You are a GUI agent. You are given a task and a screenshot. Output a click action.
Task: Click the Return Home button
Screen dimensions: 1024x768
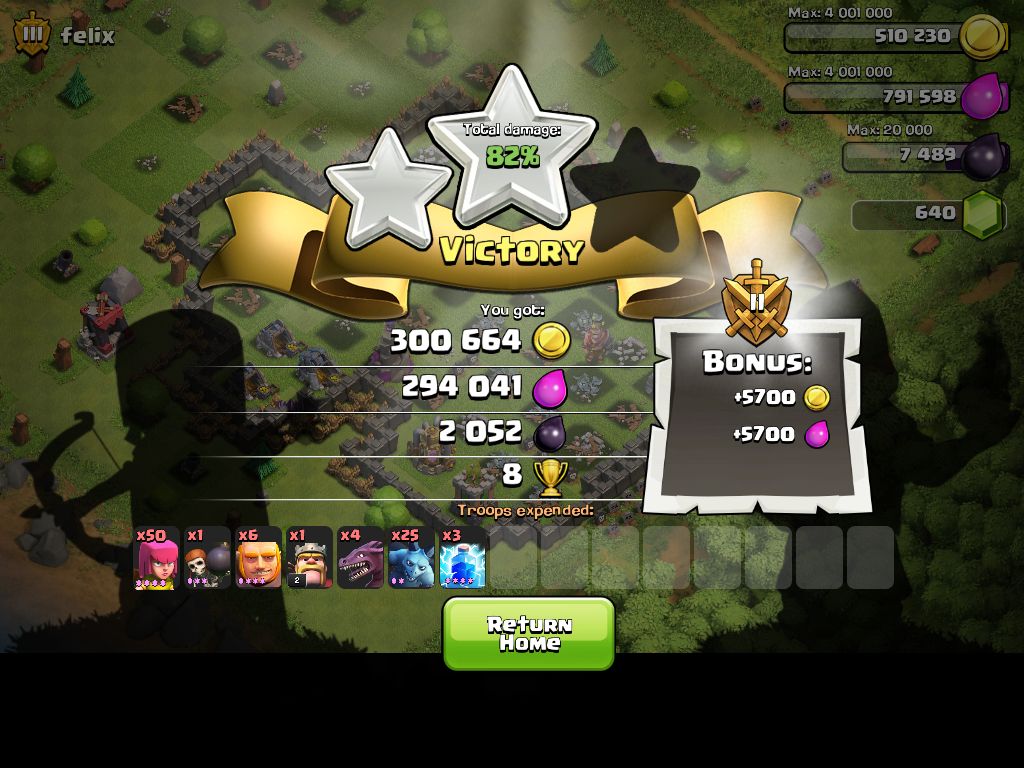[x=528, y=633]
